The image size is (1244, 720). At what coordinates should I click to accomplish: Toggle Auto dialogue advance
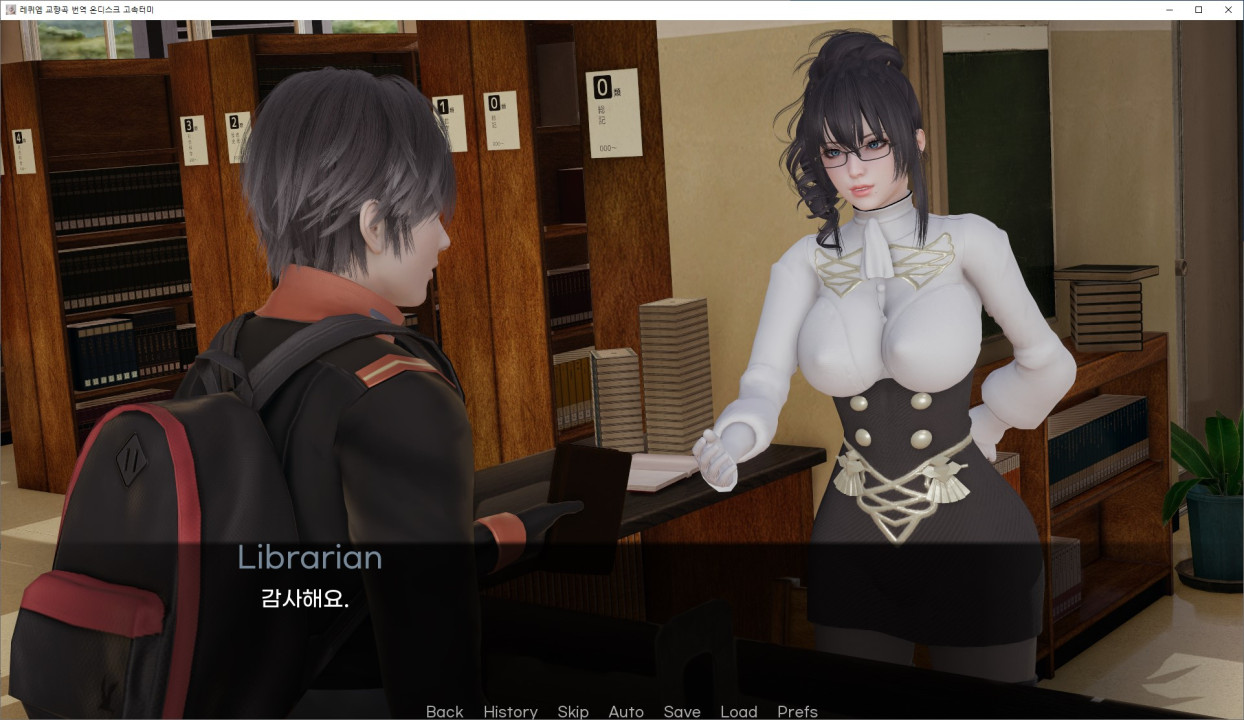(x=626, y=711)
